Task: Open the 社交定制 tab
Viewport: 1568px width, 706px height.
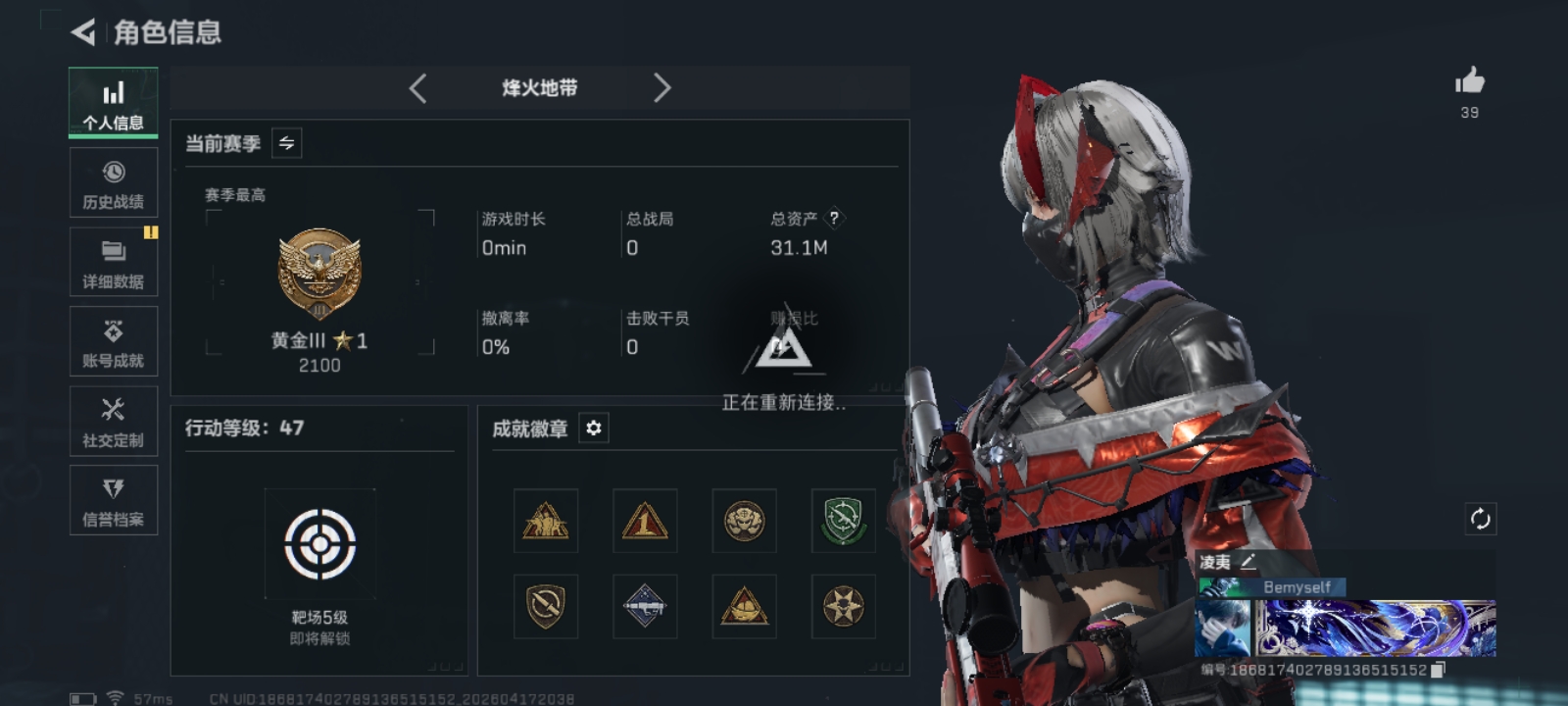Action: [x=113, y=422]
